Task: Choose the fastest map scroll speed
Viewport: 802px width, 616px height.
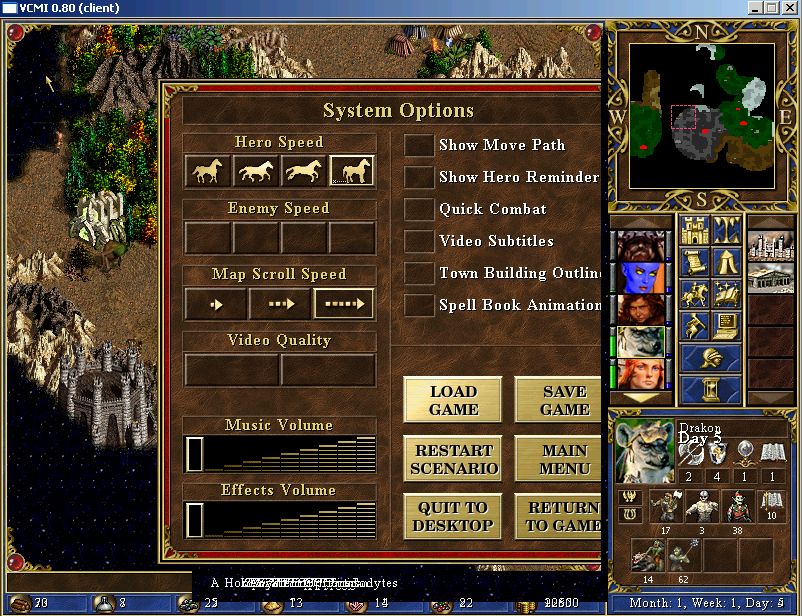Action: tap(344, 304)
